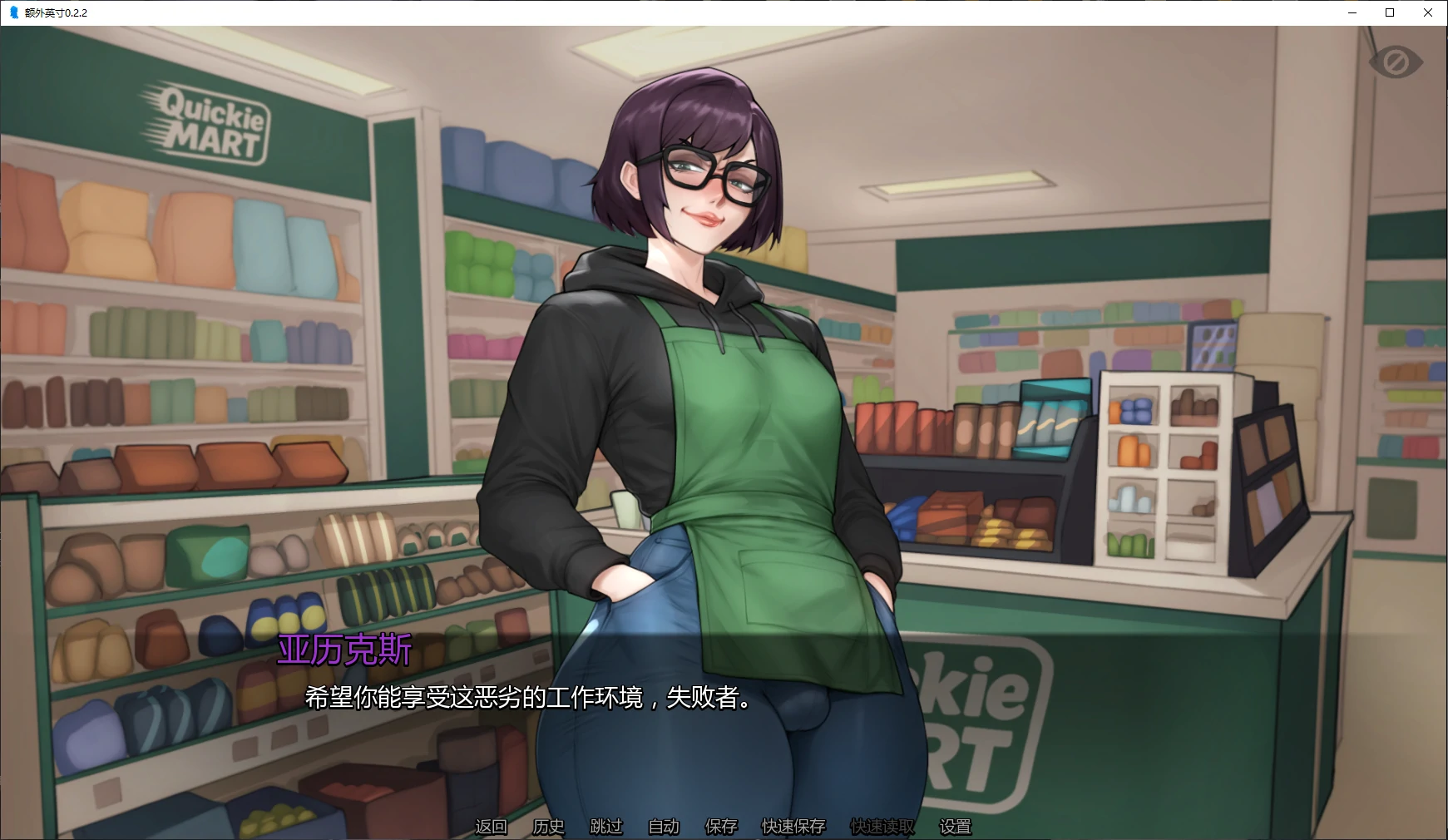The height and width of the screenshot is (840, 1448).
Task: Close the 额外英寸 game window
Action: point(1427,12)
